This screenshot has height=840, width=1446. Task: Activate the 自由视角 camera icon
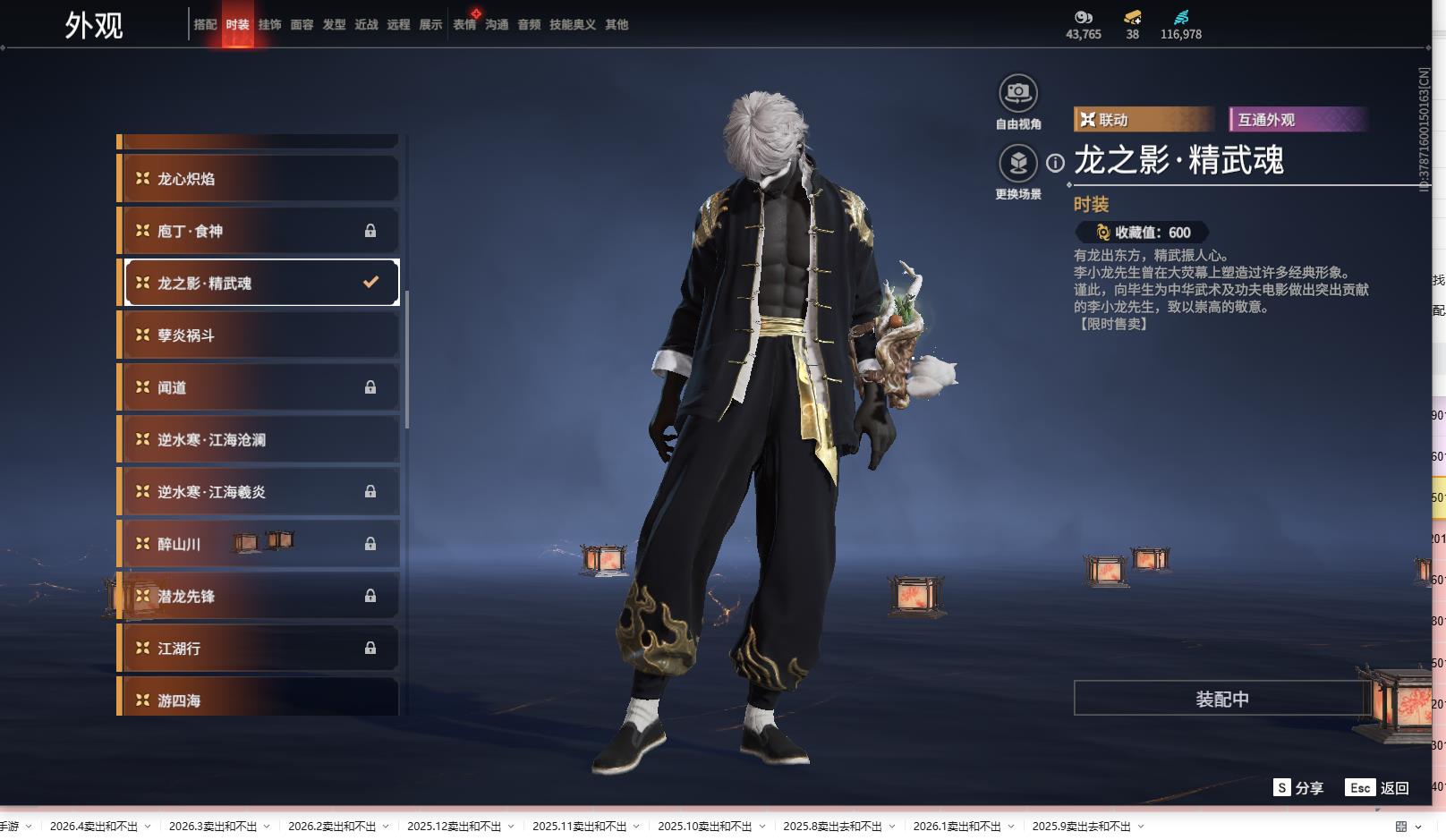pos(1018,93)
